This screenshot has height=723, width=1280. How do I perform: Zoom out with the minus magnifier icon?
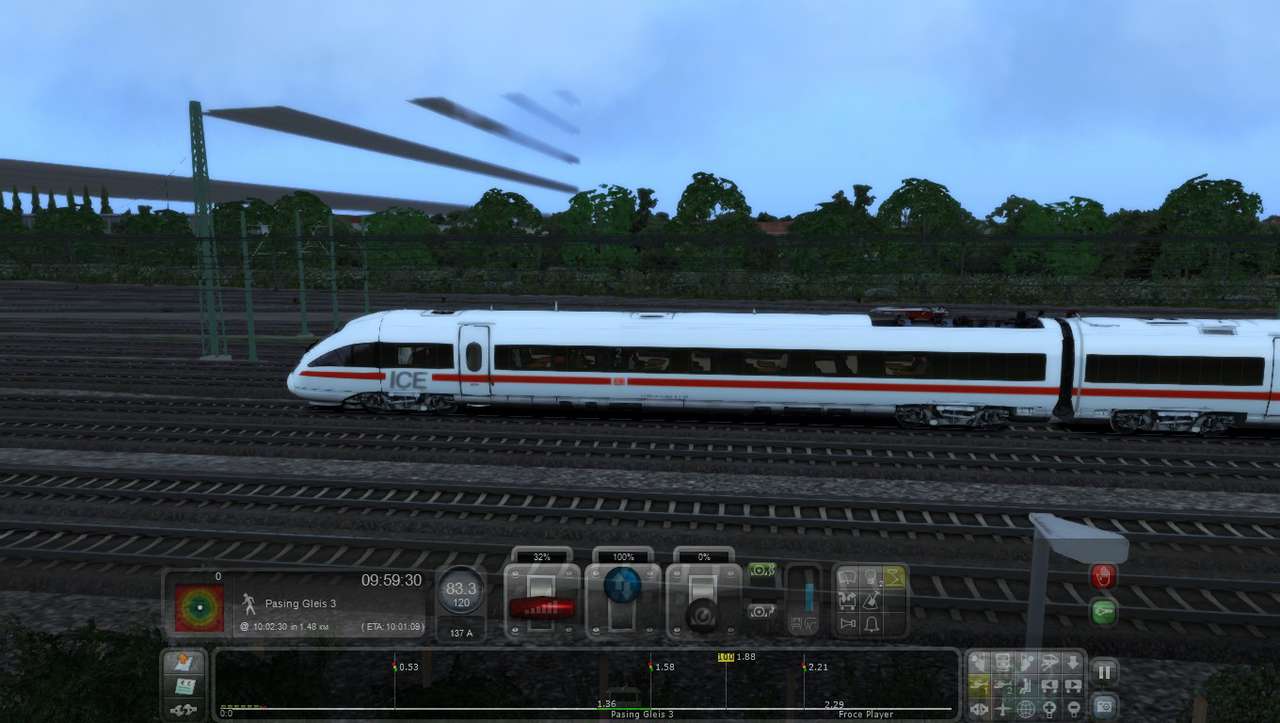[1072, 710]
